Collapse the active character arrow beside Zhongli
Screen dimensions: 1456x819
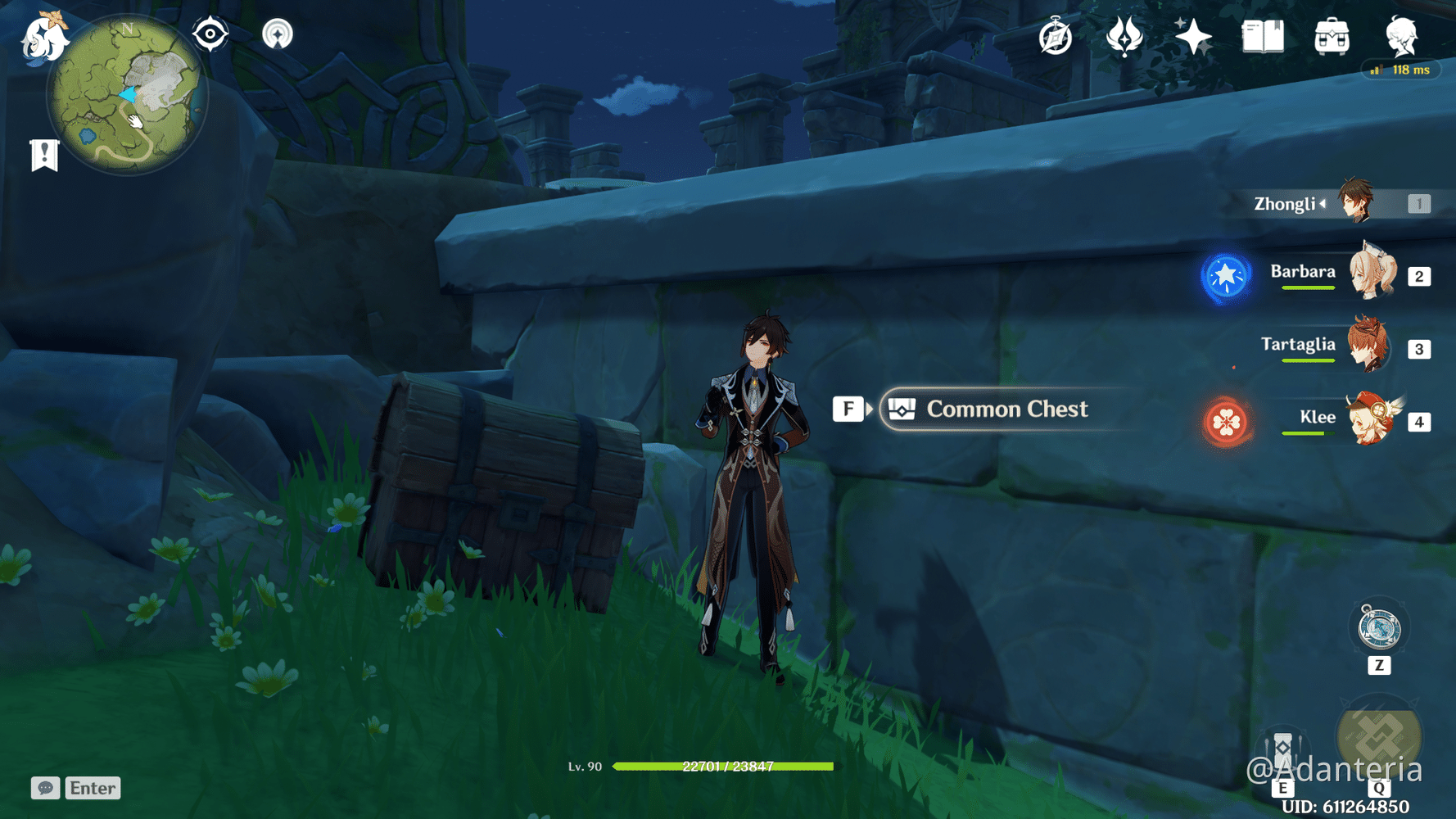[x=1325, y=204]
